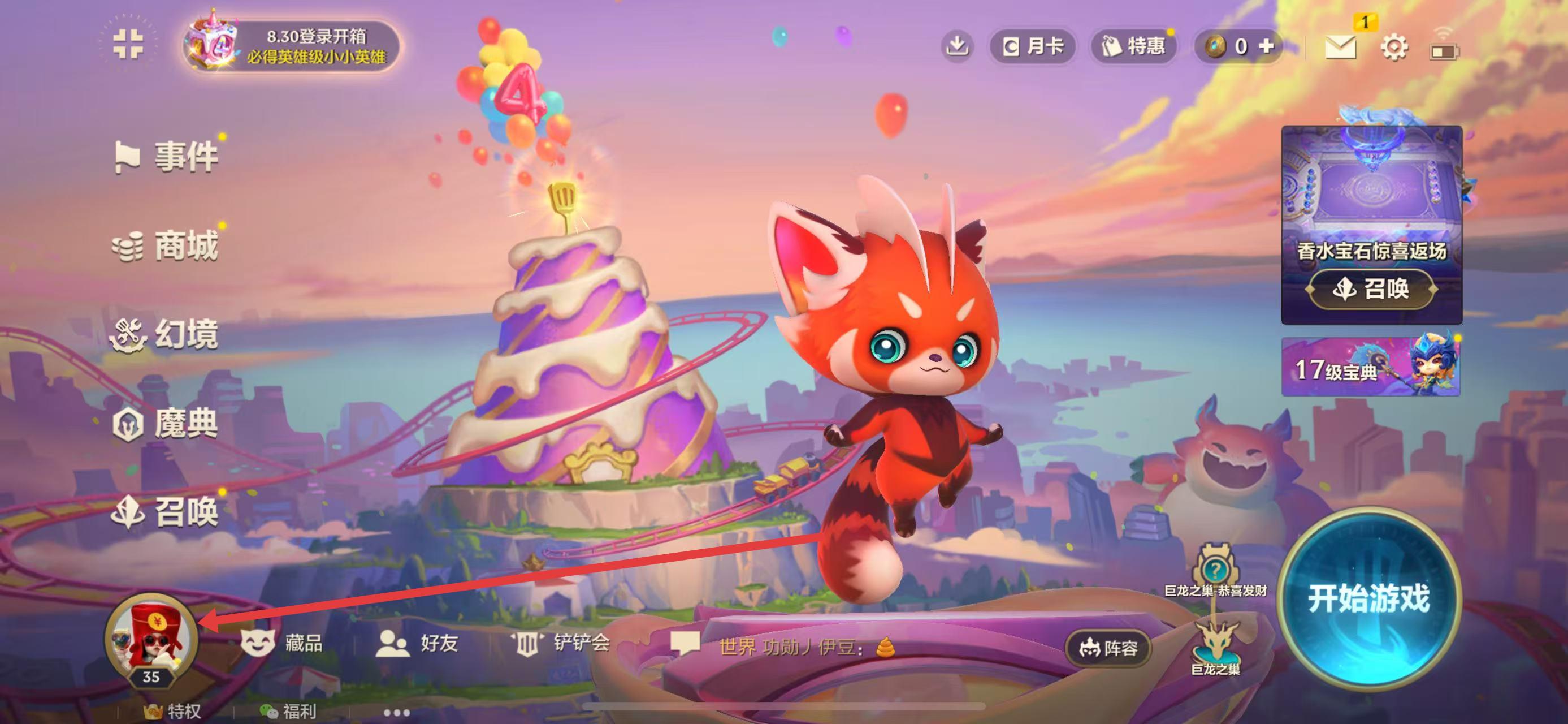Open the 月卡 monthly card
The height and width of the screenshot is (724, 1568).
pyautogui.click(x=1033, y=46)
